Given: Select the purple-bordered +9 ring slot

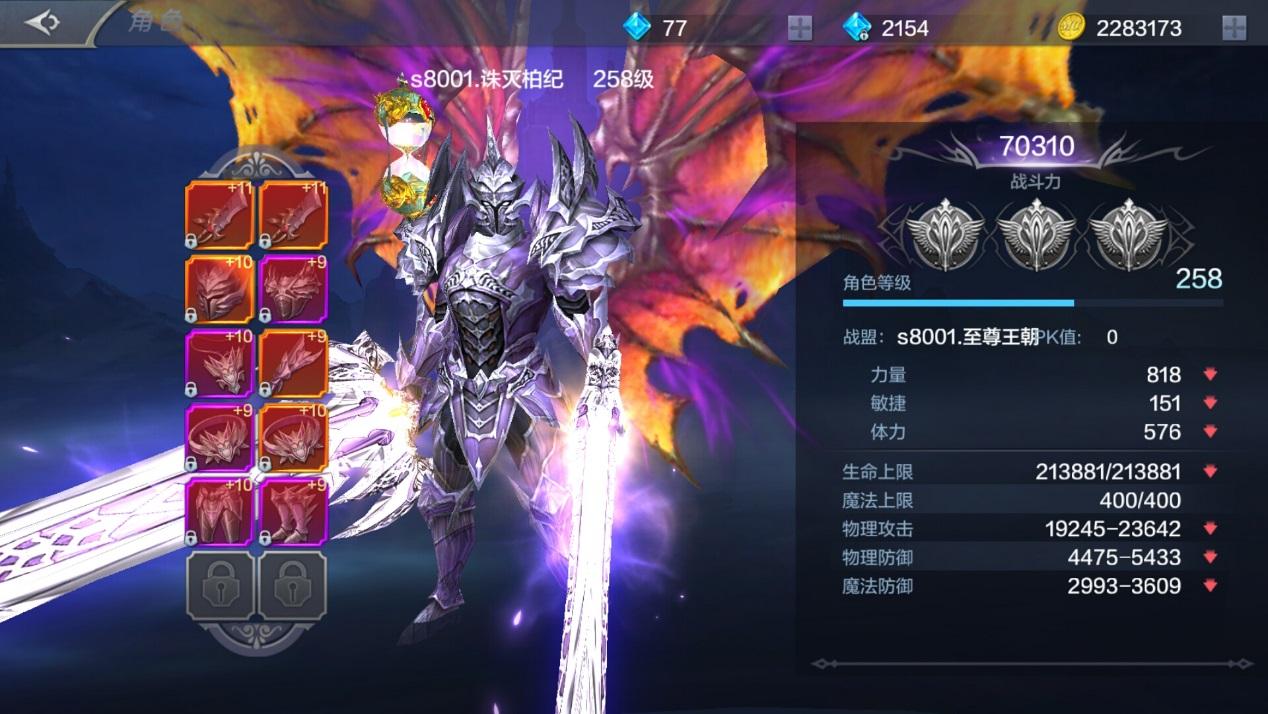Looking at the screenshot, I should (x=220, y=438).
